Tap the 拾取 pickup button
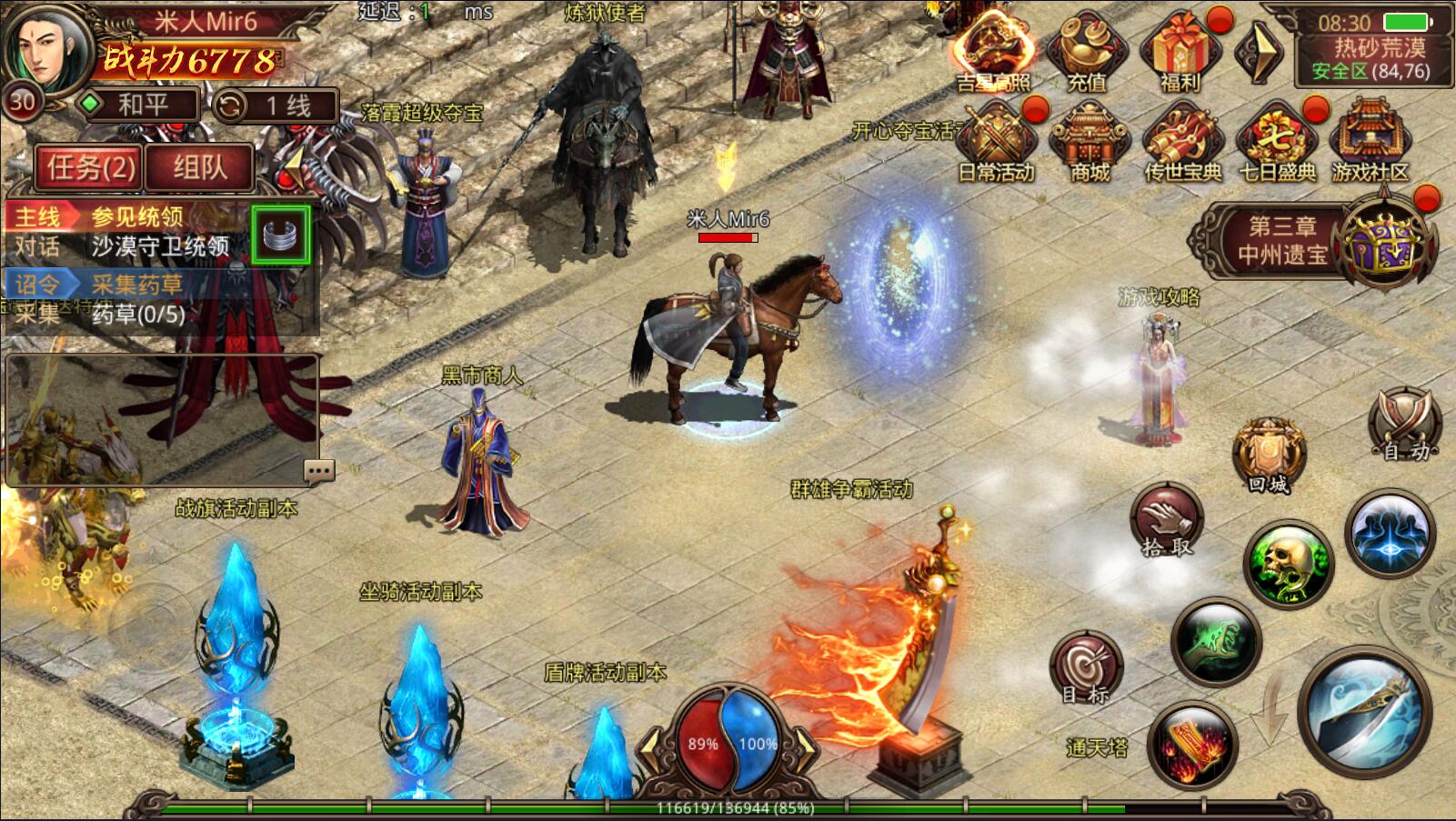This screenshot has height=821, width=1456. click(x=1167, y=521)
